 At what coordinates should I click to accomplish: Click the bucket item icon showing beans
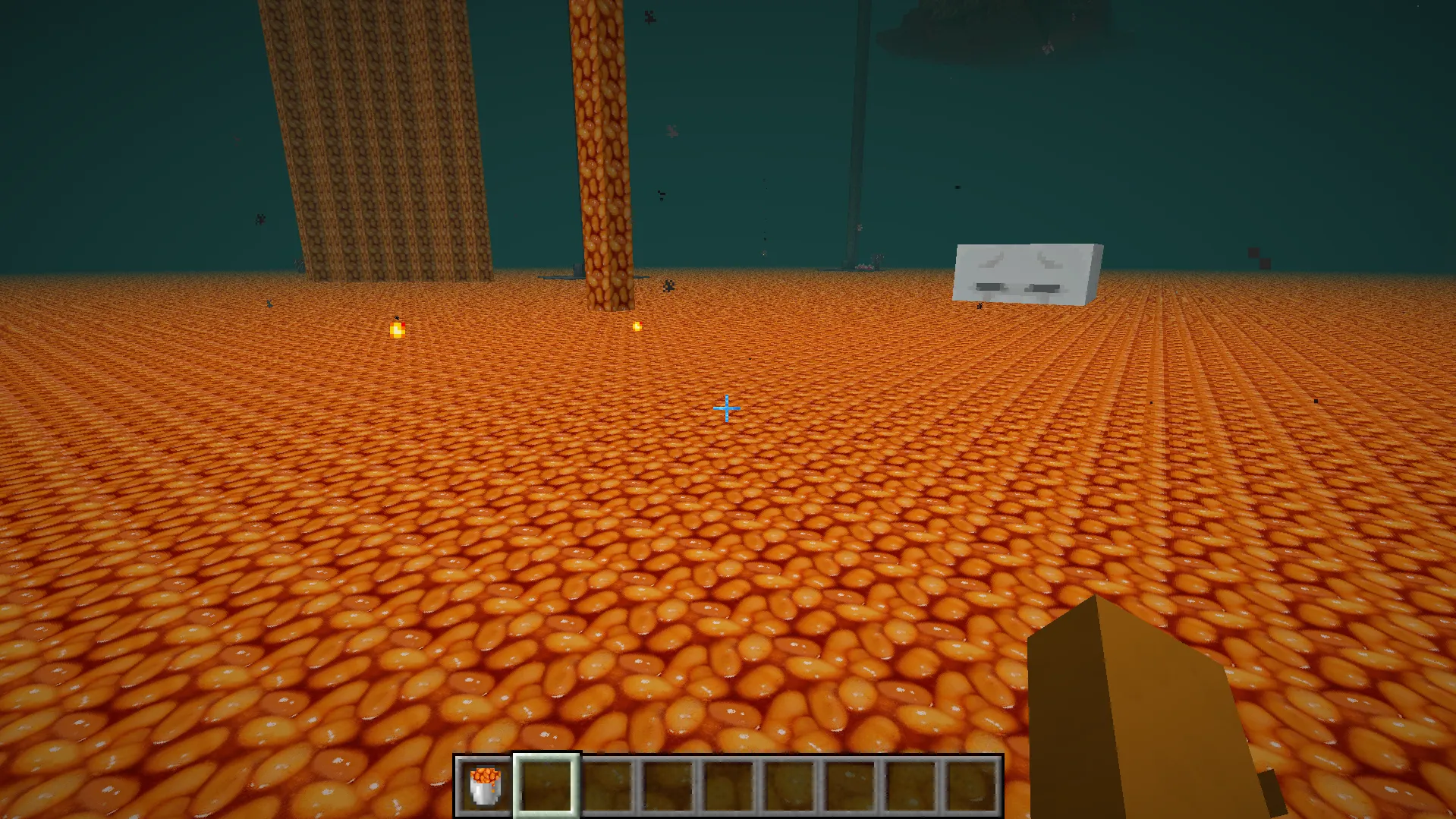[x=484, y=786]
